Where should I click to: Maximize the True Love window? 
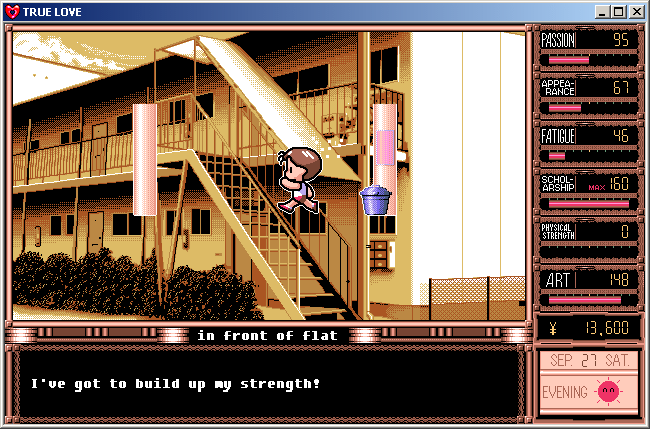coord(619,11)
